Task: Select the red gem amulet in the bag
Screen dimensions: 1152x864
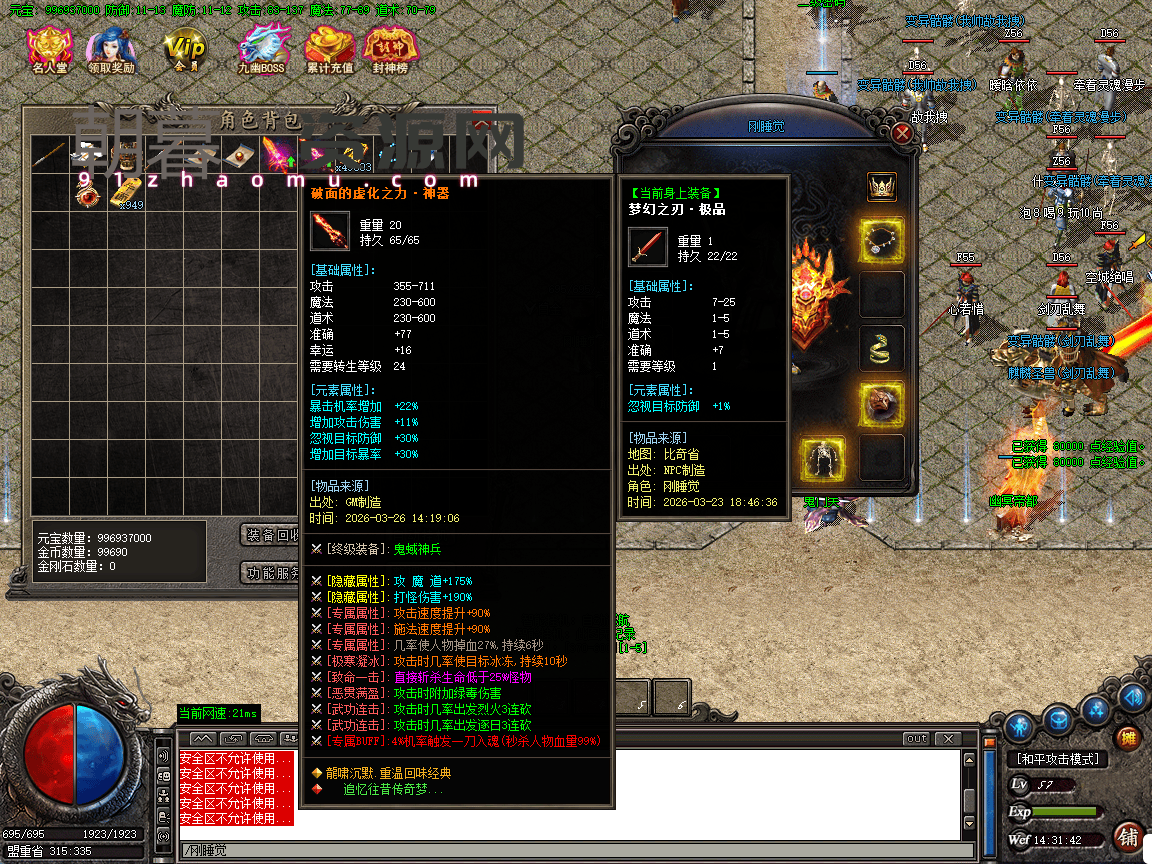Action: (x=88, y=193)
